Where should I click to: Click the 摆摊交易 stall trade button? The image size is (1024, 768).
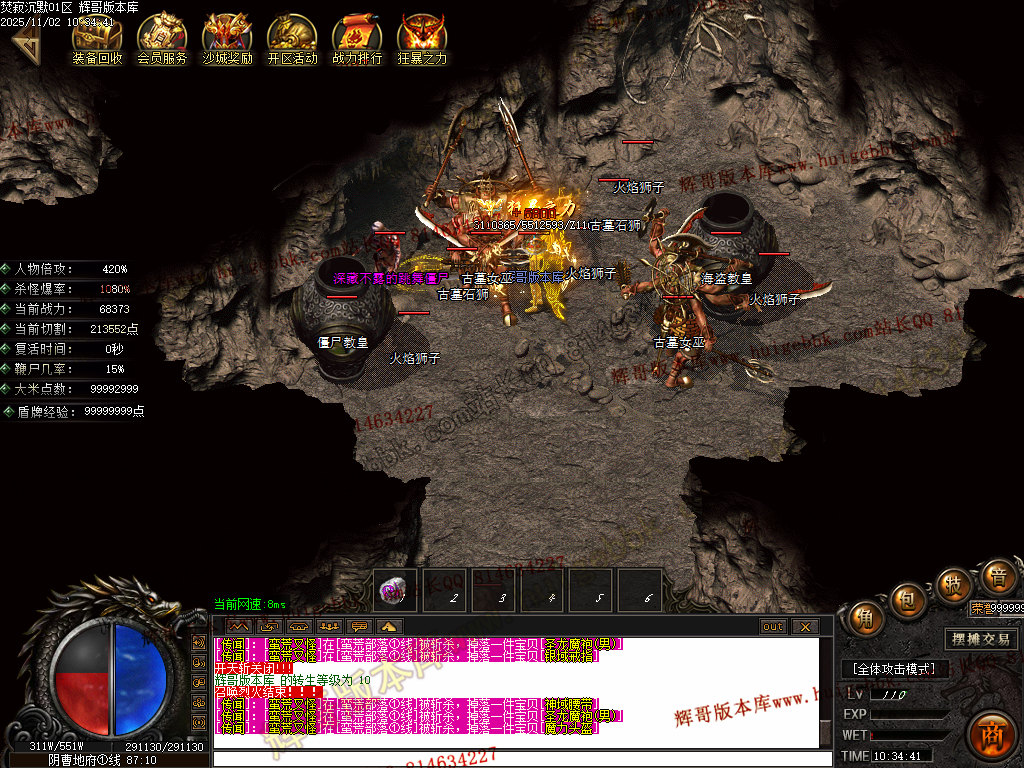pos(981,639)
